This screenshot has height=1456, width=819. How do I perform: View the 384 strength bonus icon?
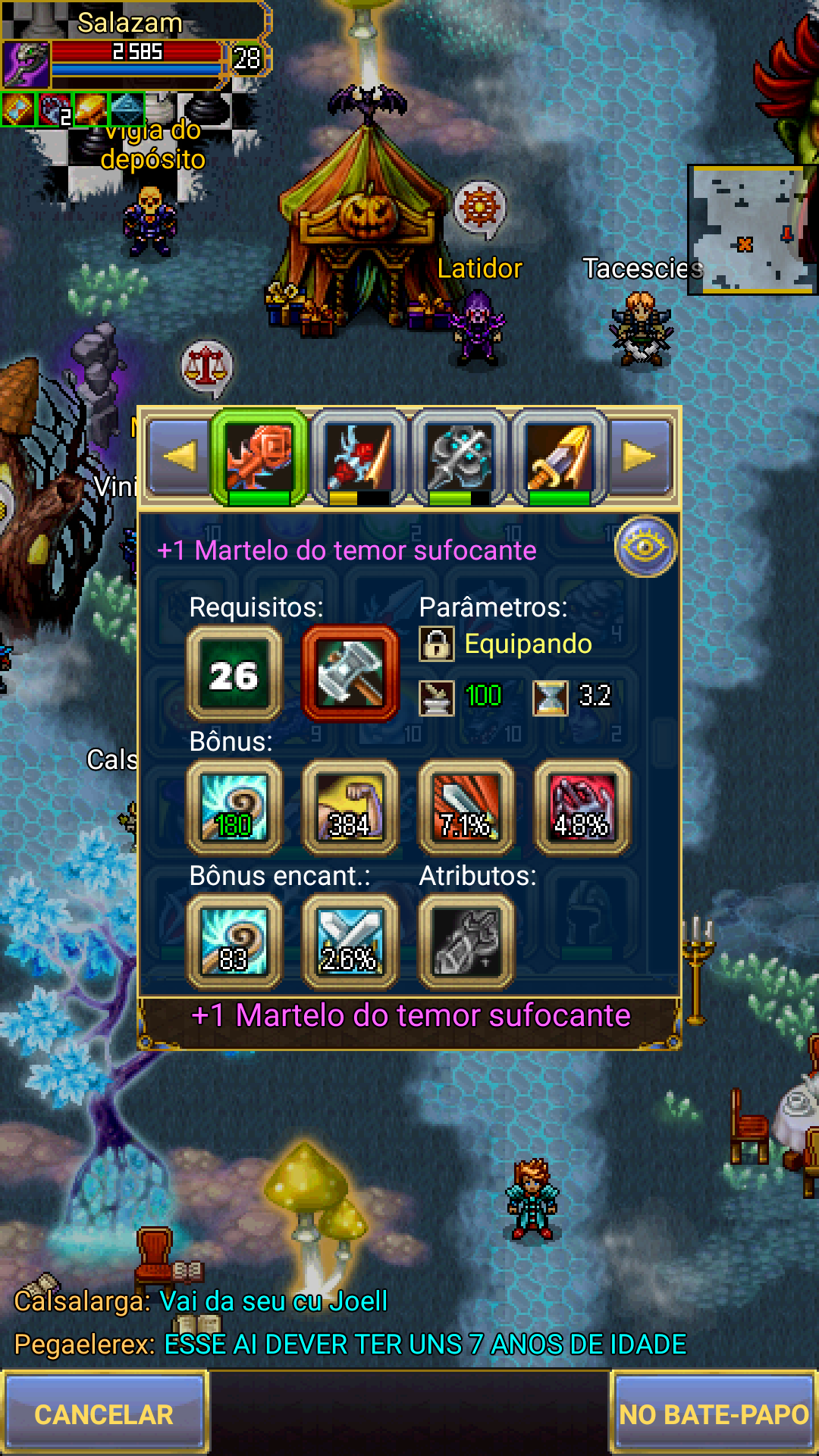(350, 808)
